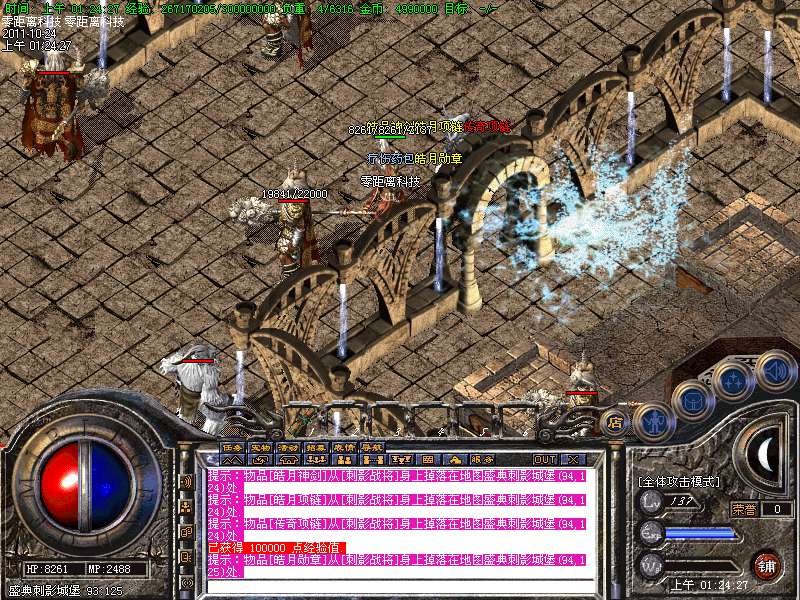Switch the 全体攻击模式 attack mode label
This screenshot has width=800, height=600.
pos(678,482)
